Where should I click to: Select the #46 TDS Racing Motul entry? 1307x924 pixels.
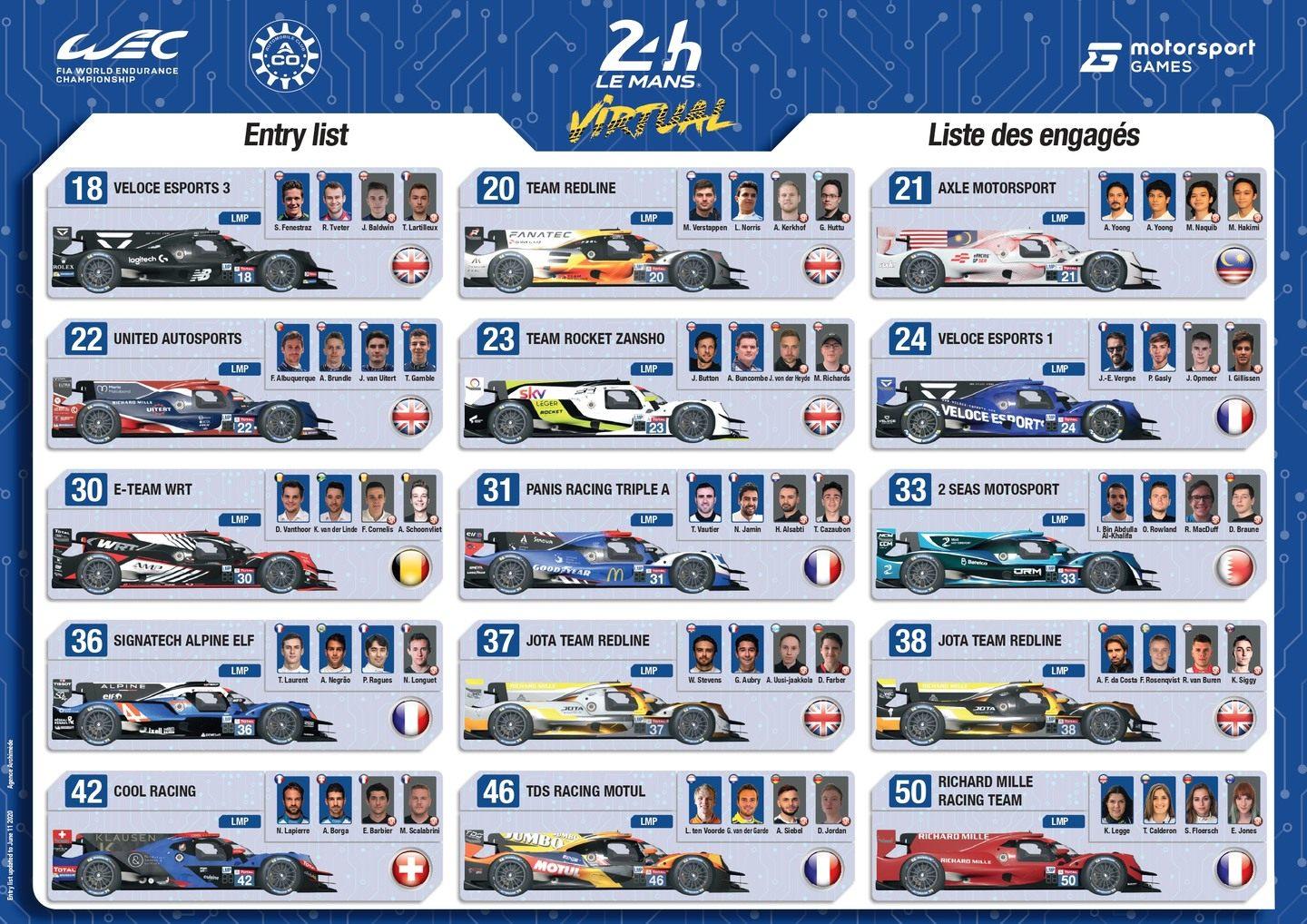pos(656,835)
